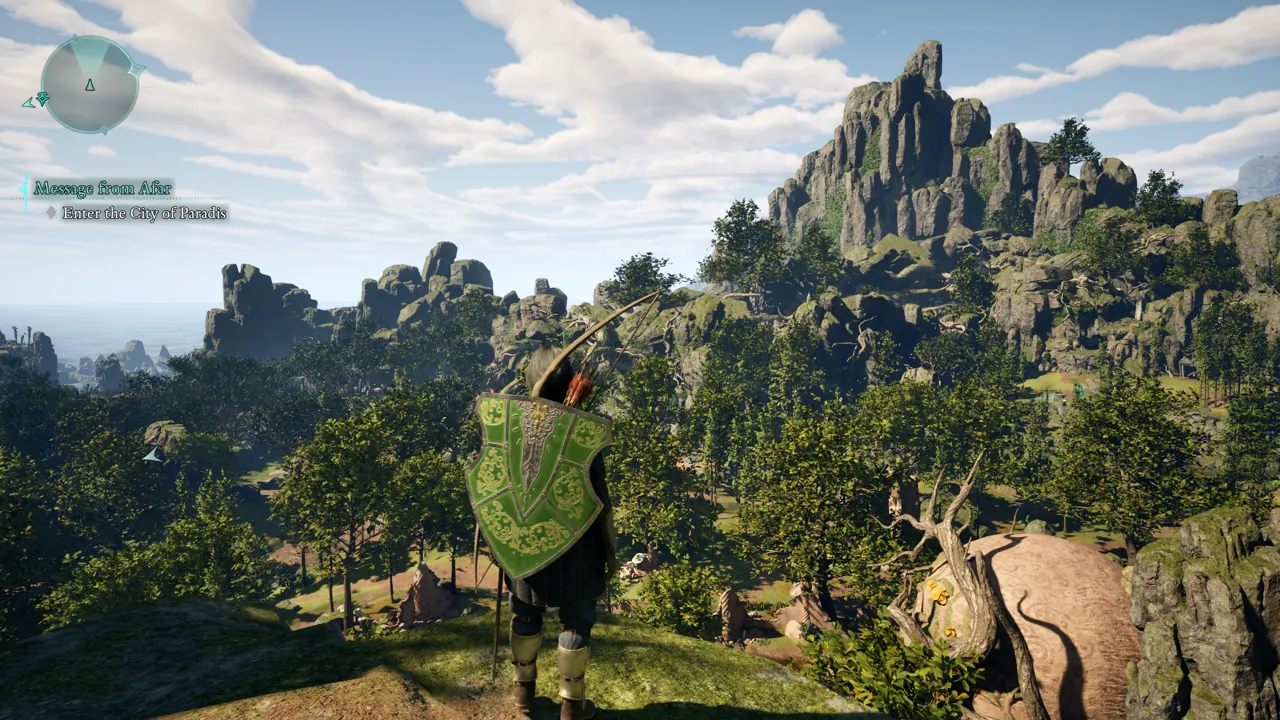Click the Enter the City of Paradis objective

tap(144, 213)
